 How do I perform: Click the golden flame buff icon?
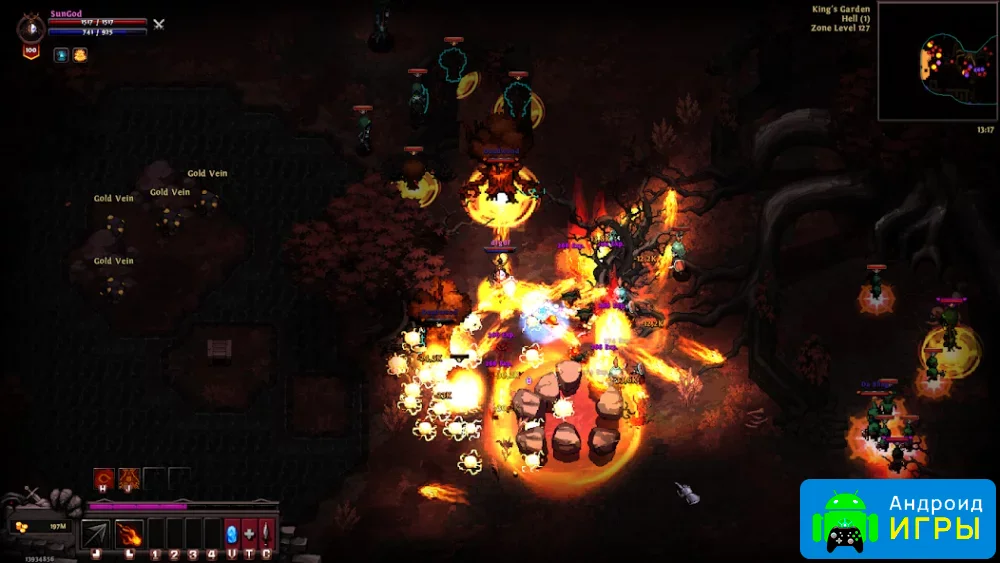[80, 55]
